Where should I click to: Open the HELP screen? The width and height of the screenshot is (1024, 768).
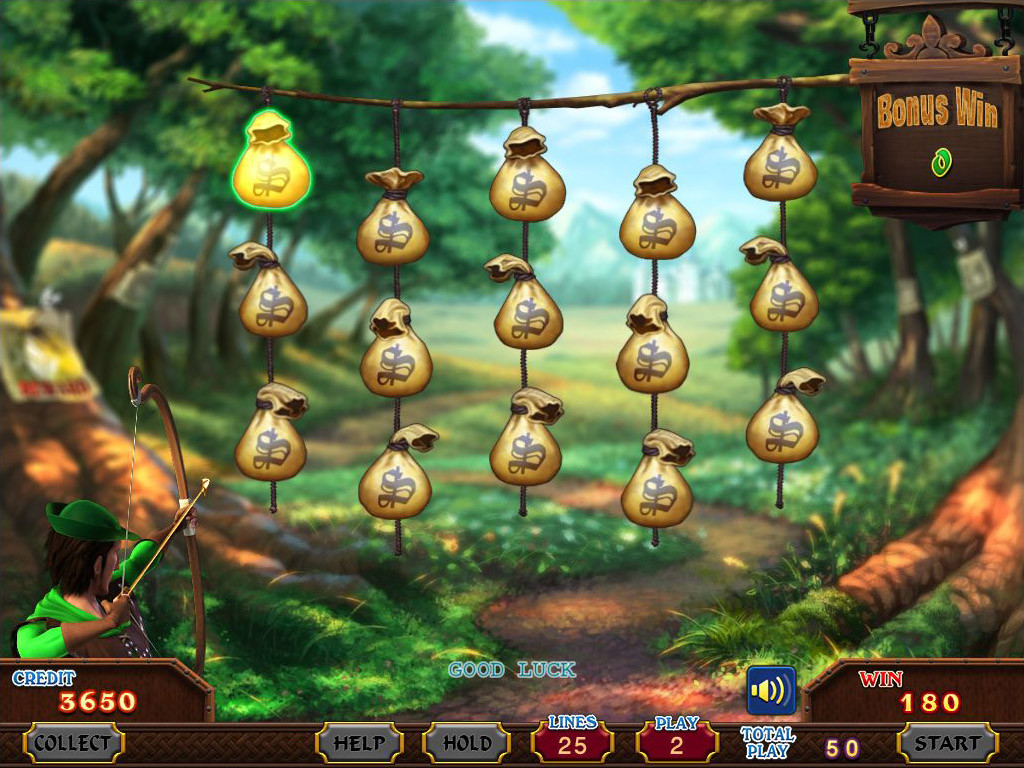point(359,743)
